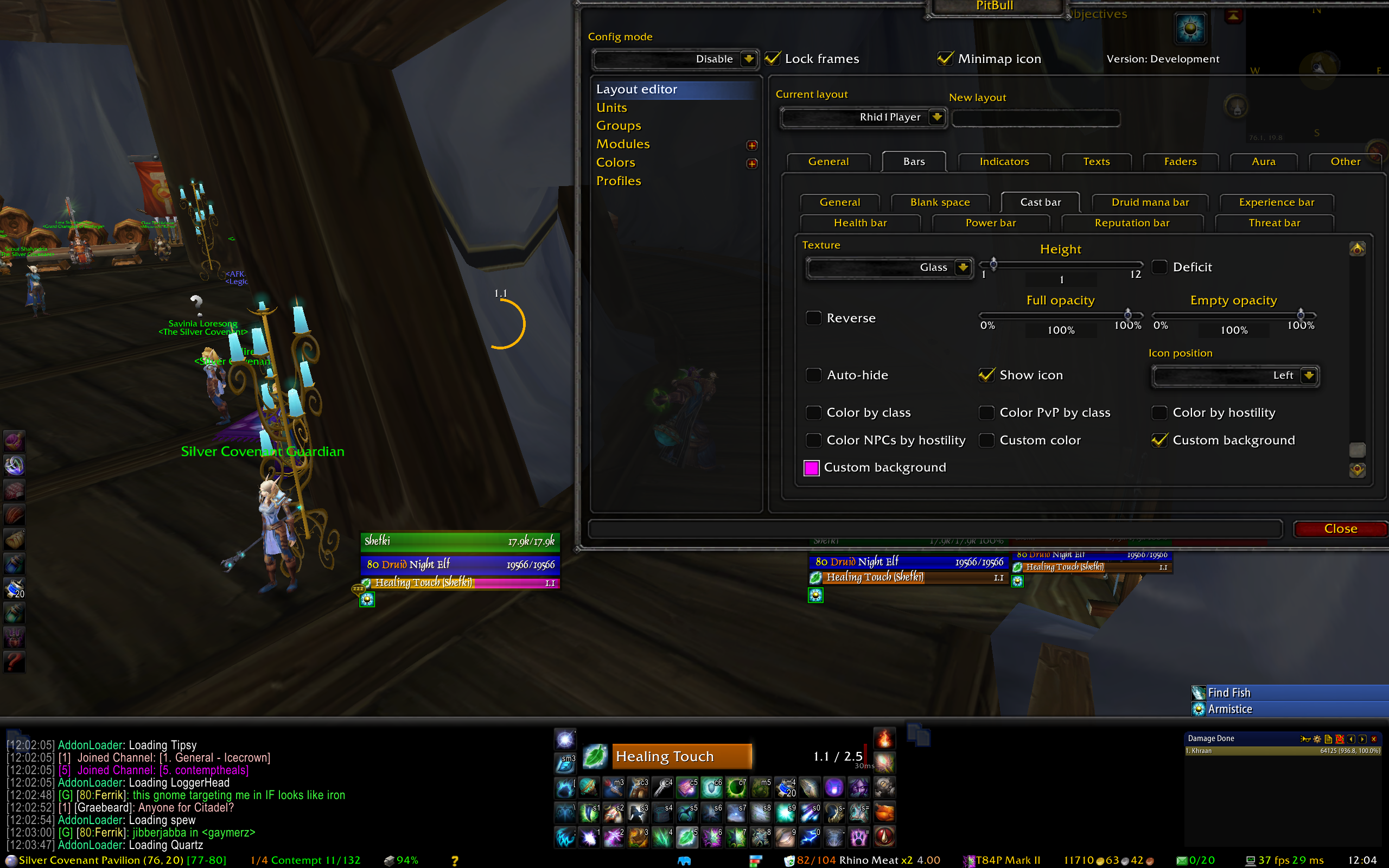Open the Profiles section
The image size is (1389, 868).
click(x=618, y=181)
